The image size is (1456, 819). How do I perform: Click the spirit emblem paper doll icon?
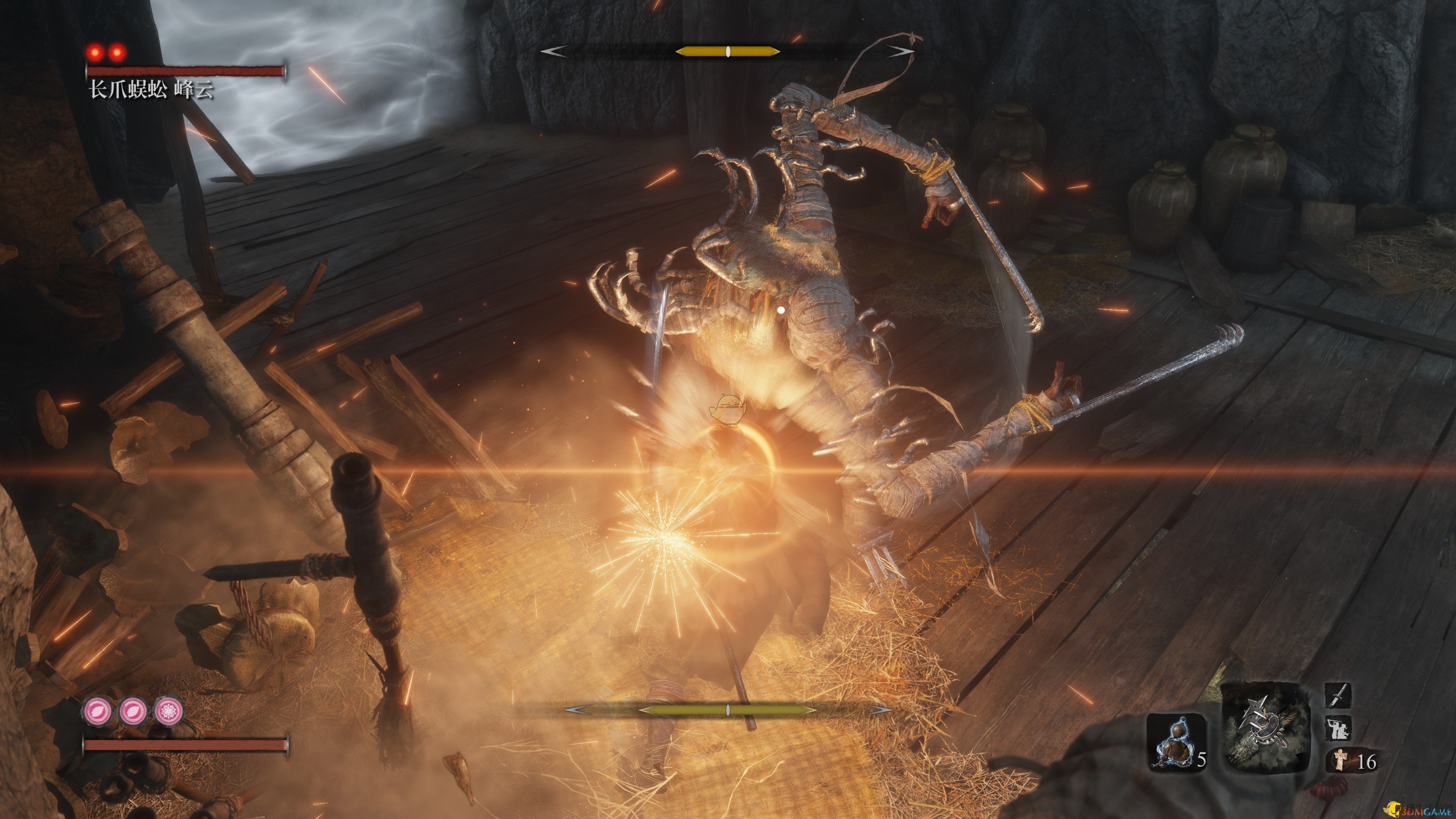1338,761
